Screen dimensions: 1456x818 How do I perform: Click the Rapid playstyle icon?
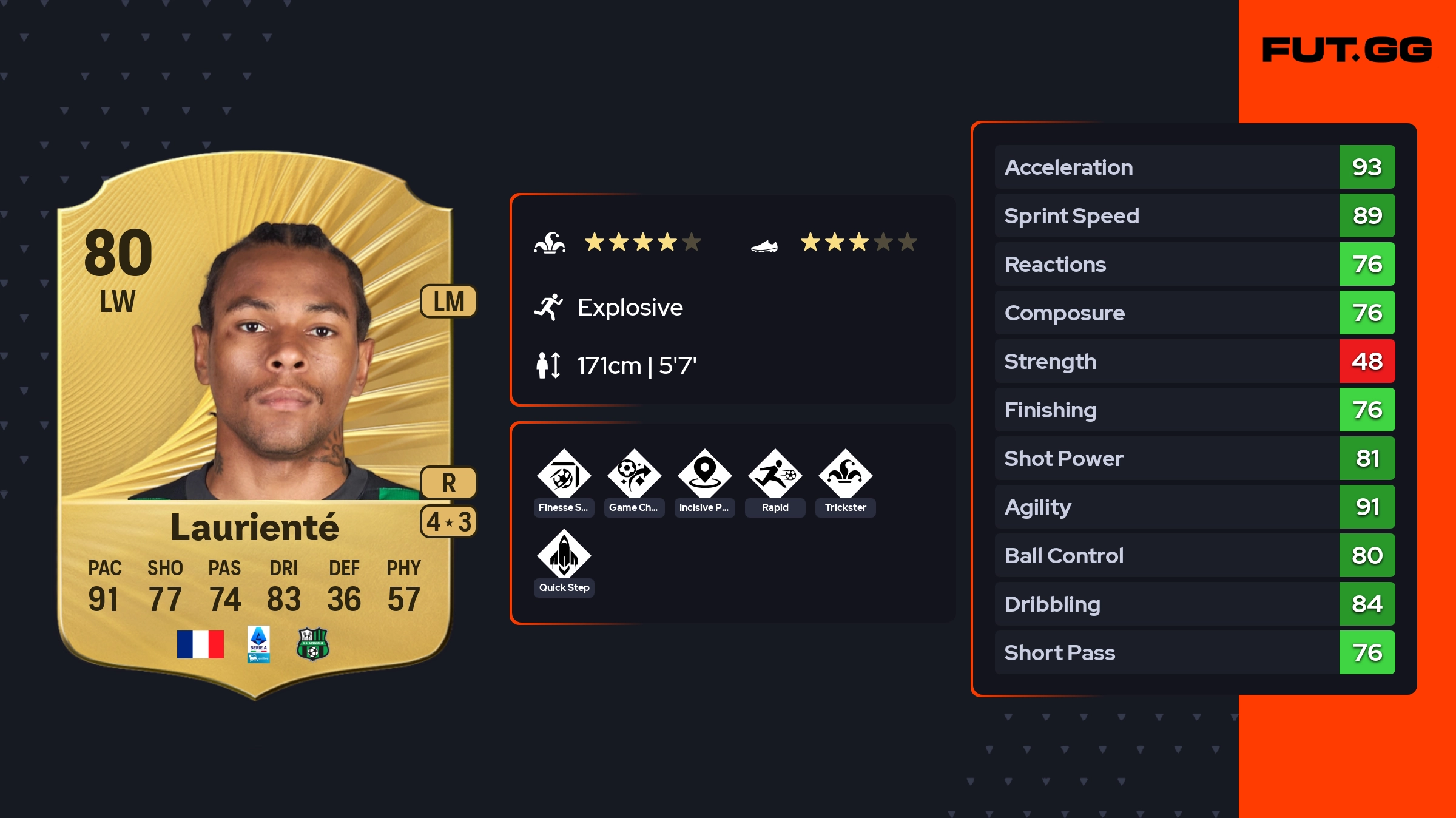775,475
